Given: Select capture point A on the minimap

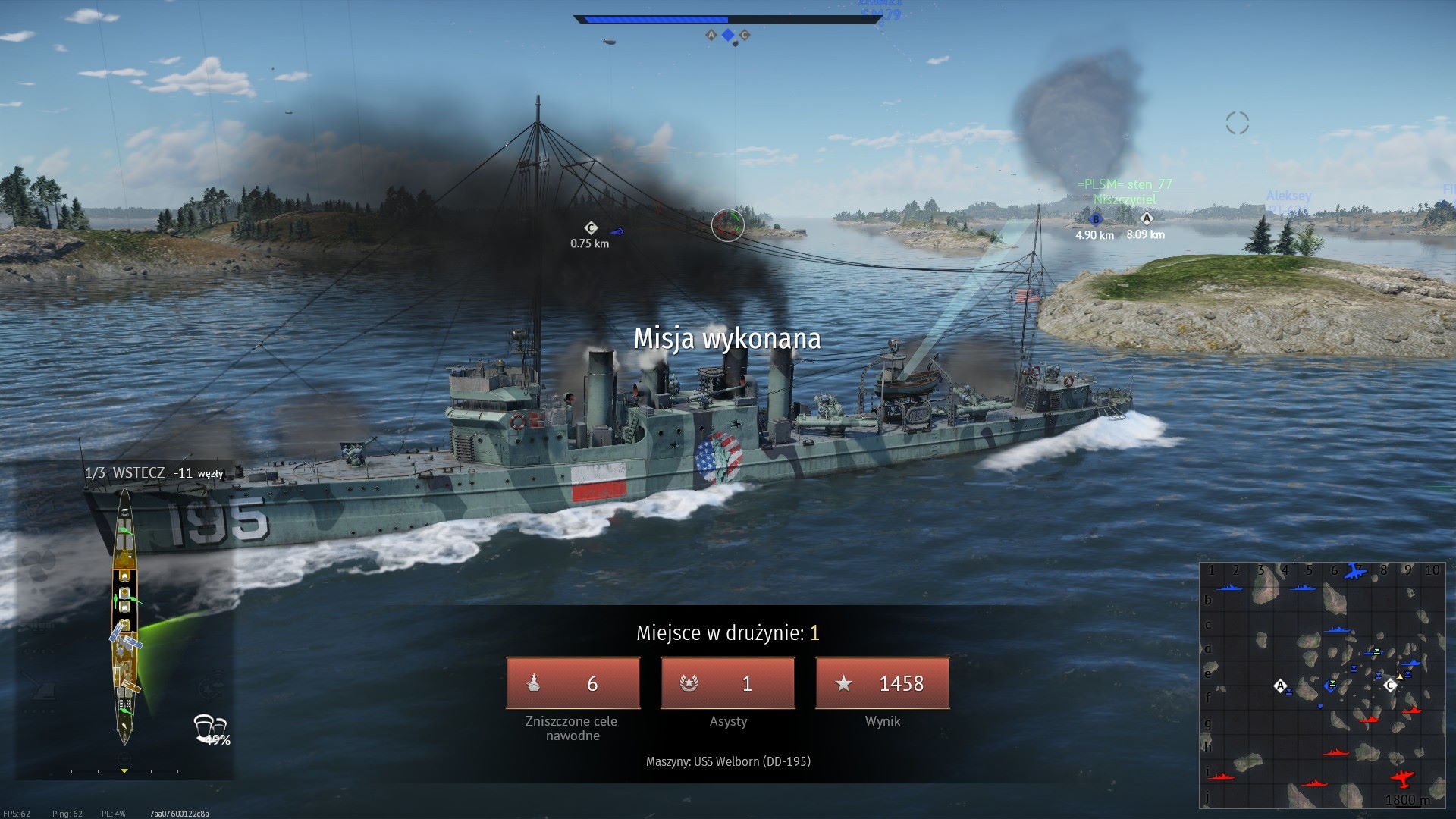Looking at the screenshot, I should coord(1281,686).
